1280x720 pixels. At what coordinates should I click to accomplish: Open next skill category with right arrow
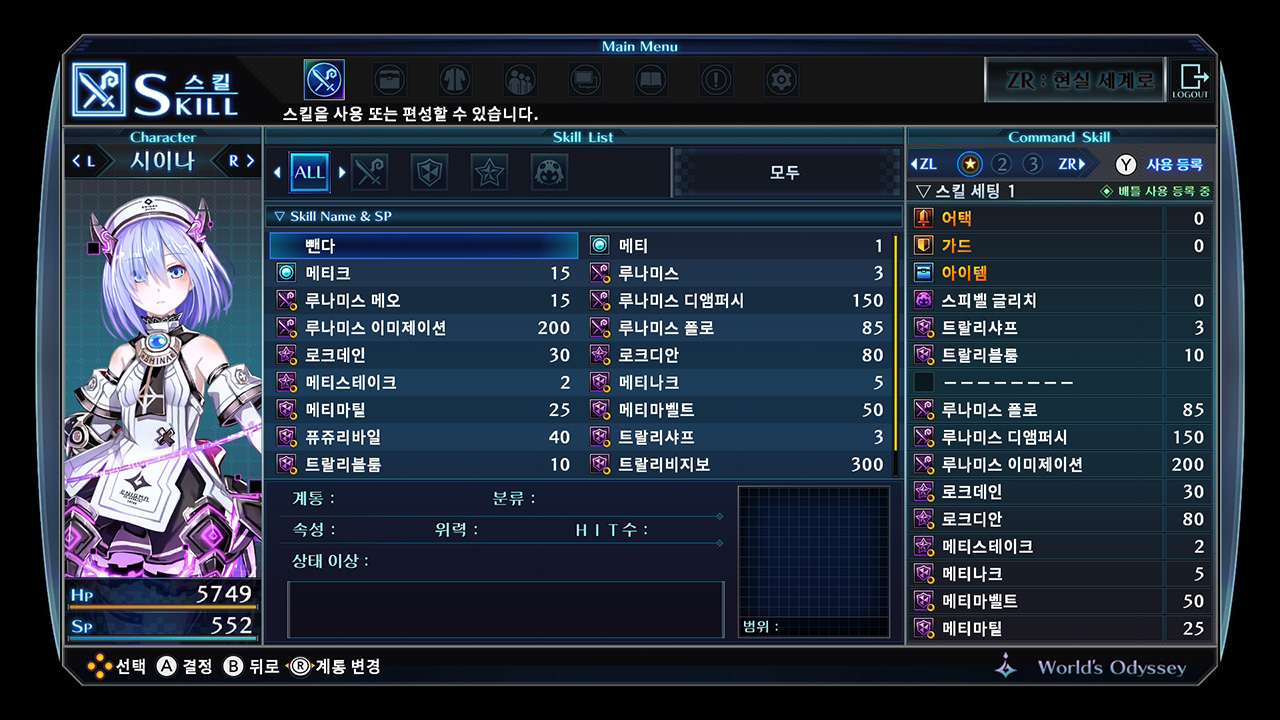(342, 171)
